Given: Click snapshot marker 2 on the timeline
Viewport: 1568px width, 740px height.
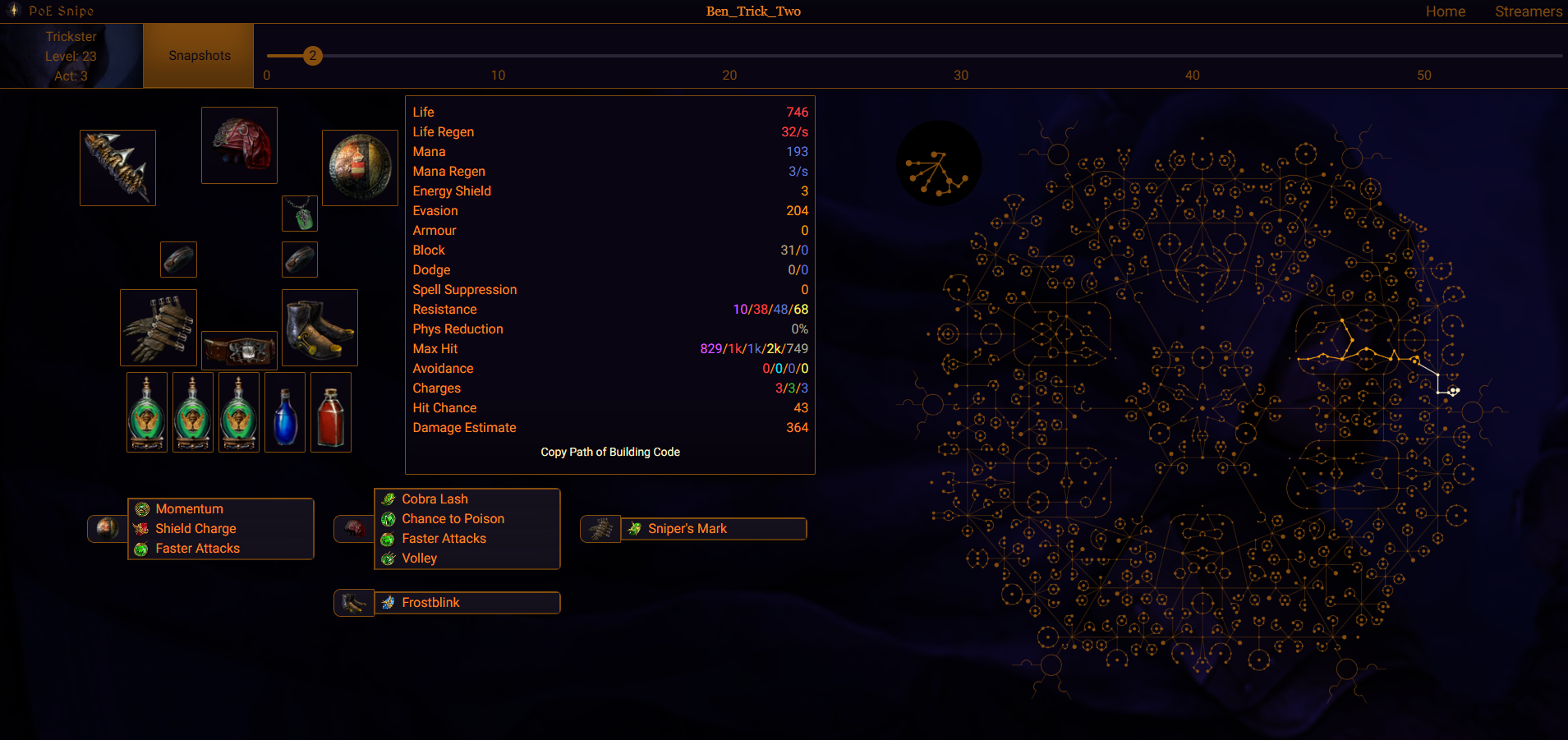Looking at the screenshot, I should point(313,56).
